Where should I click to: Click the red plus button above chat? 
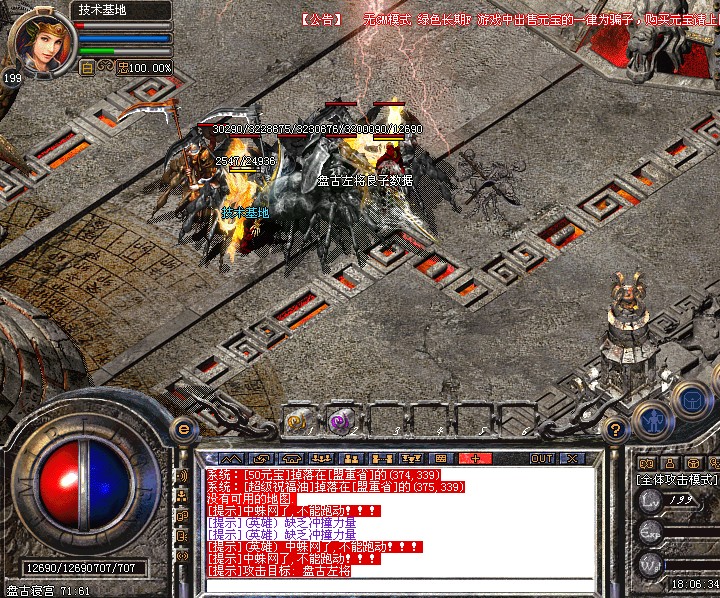pos(476,458)
